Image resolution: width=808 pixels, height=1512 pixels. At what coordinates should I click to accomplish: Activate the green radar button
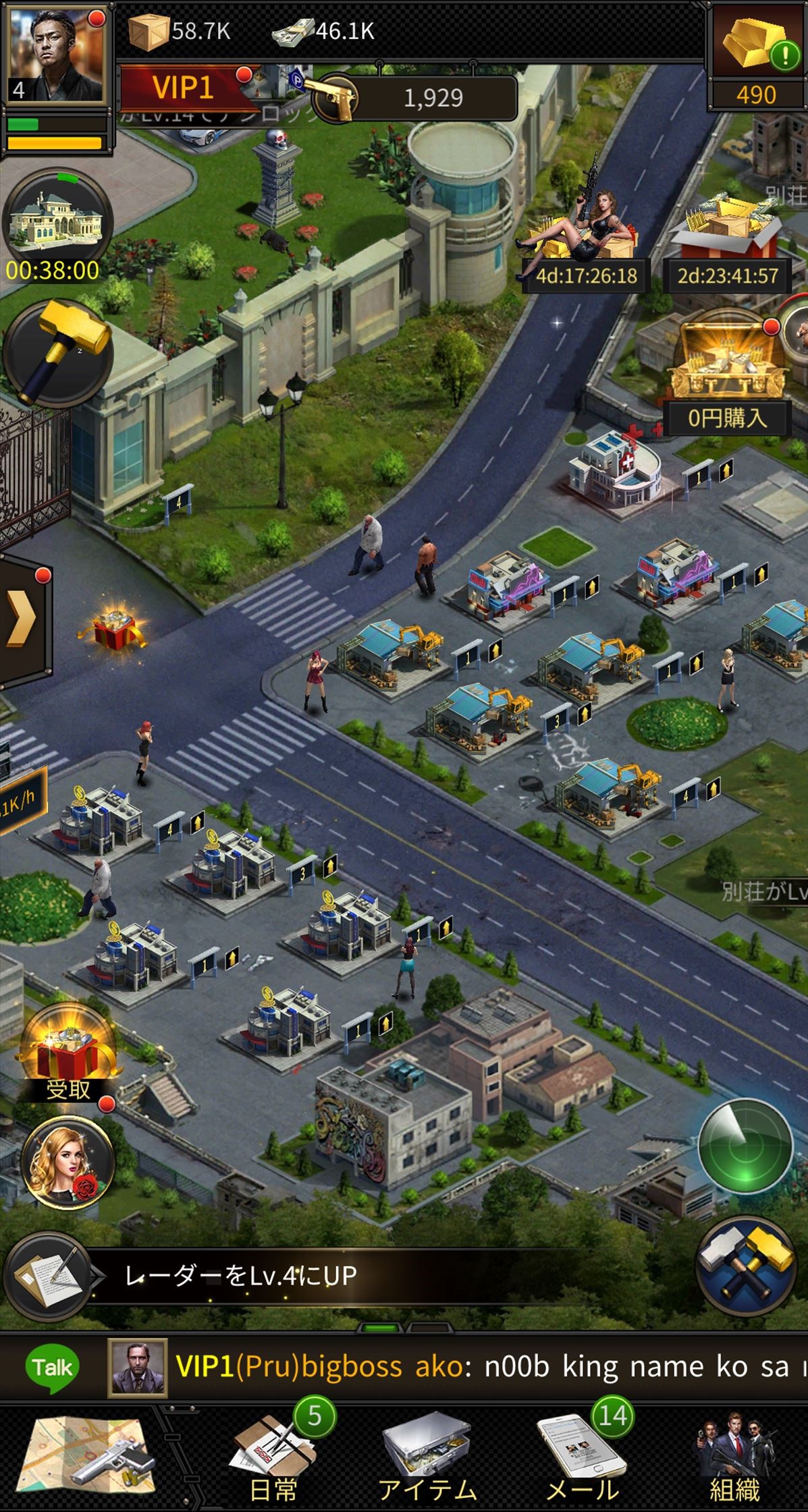coord(745,1146)
